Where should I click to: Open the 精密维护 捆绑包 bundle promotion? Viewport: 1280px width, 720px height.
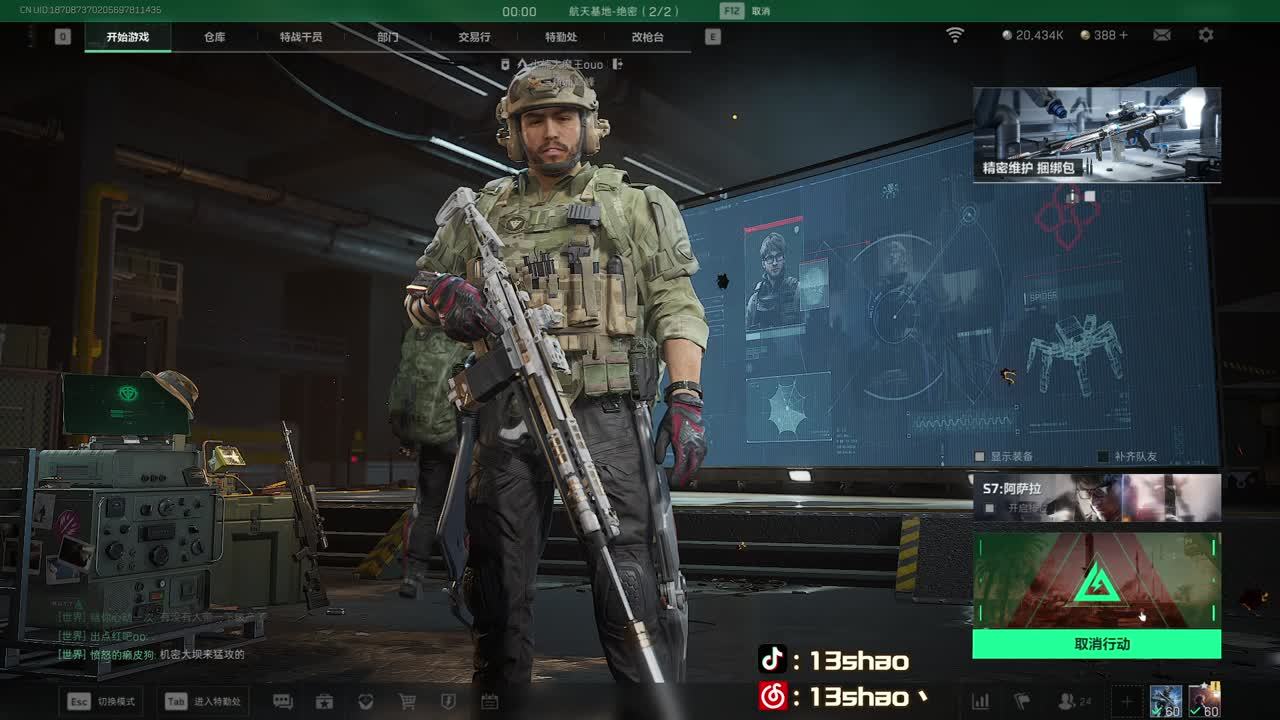tap(1096, 134)
